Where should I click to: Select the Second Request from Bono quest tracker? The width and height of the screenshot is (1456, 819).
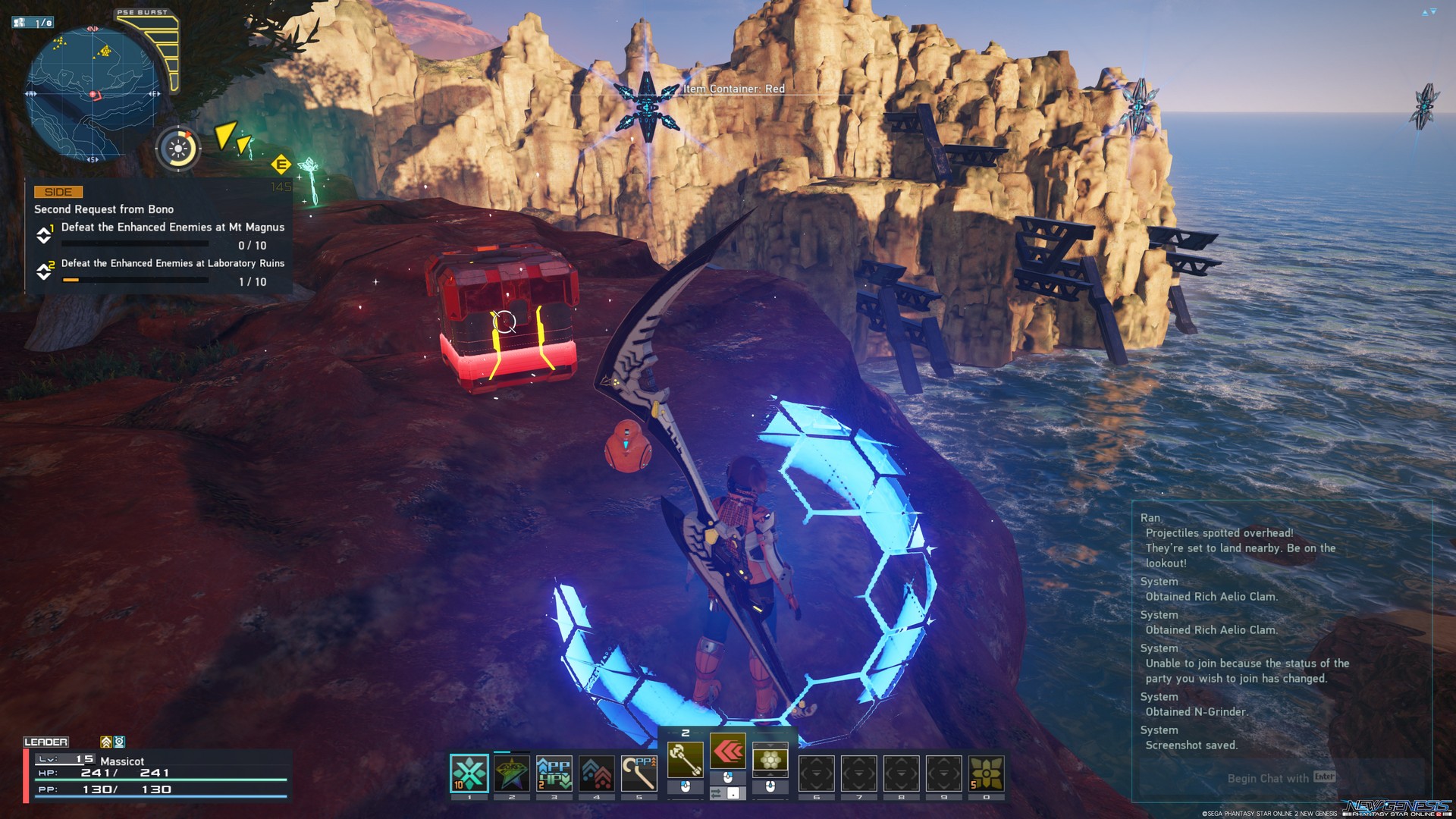point(104,209)
